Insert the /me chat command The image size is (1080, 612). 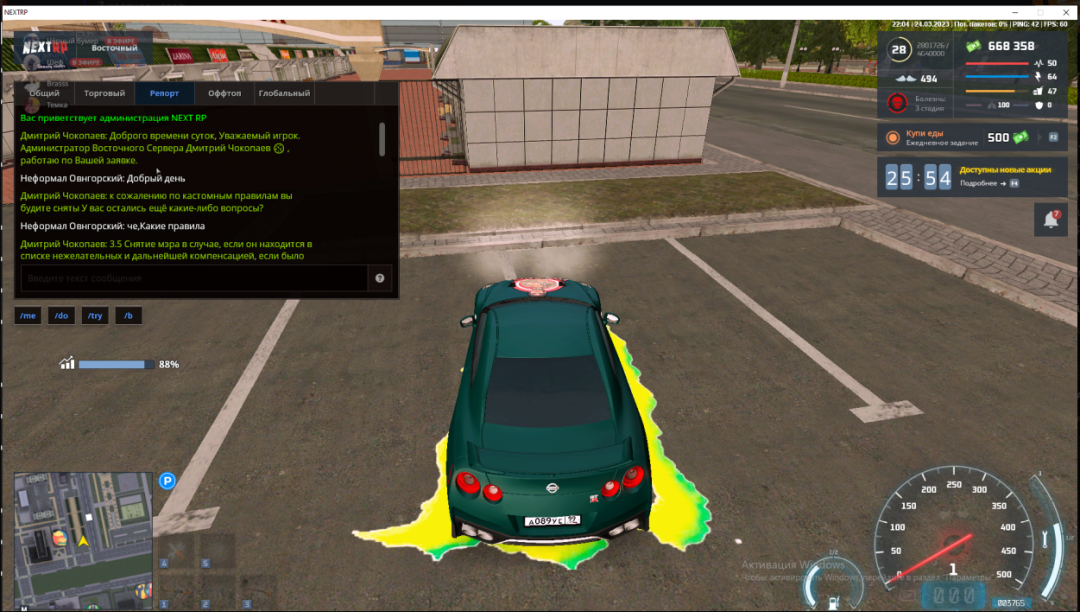click(x=28, y=316)
